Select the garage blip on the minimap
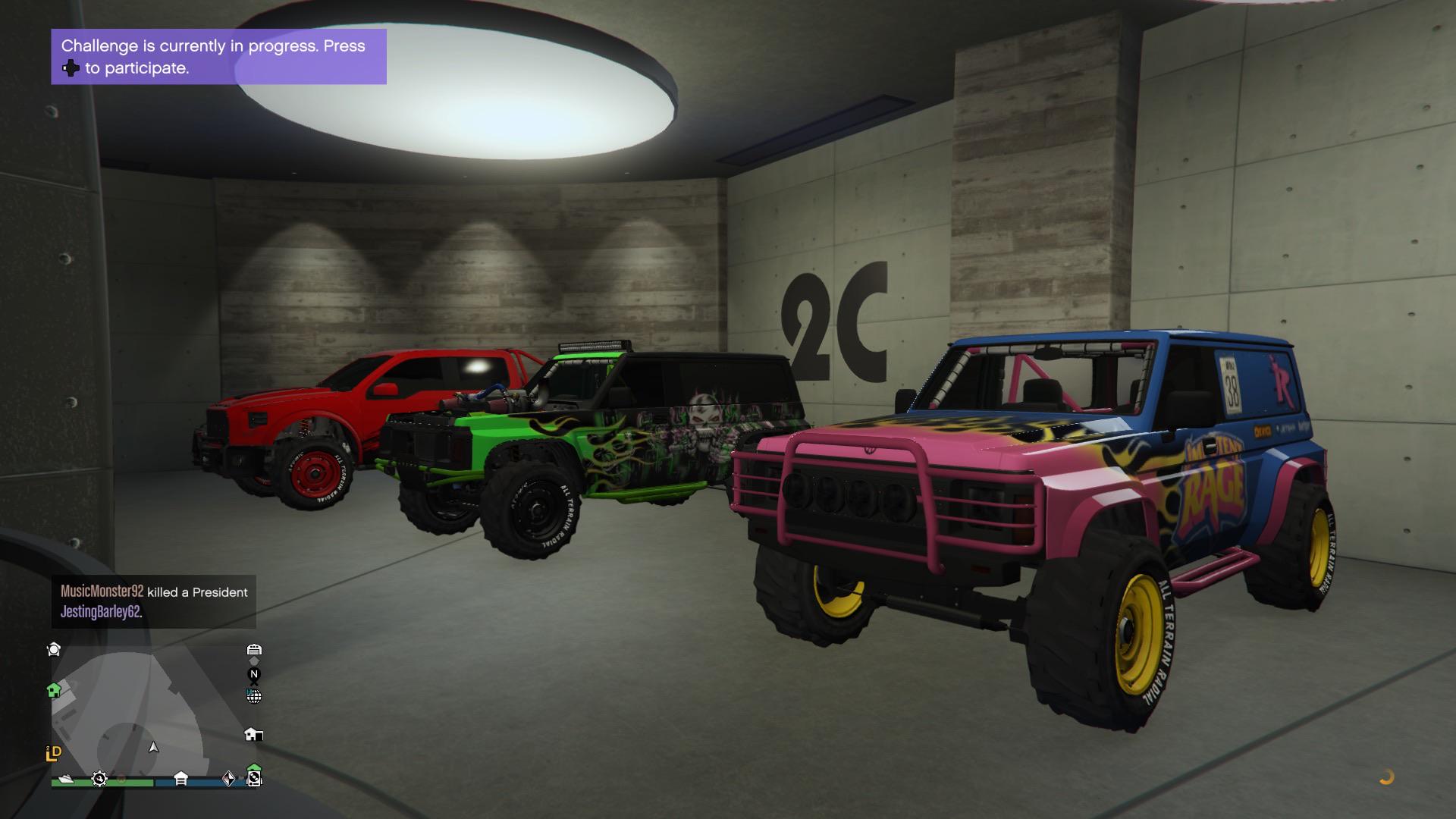 pyautogui.click(x=254, y=651)
